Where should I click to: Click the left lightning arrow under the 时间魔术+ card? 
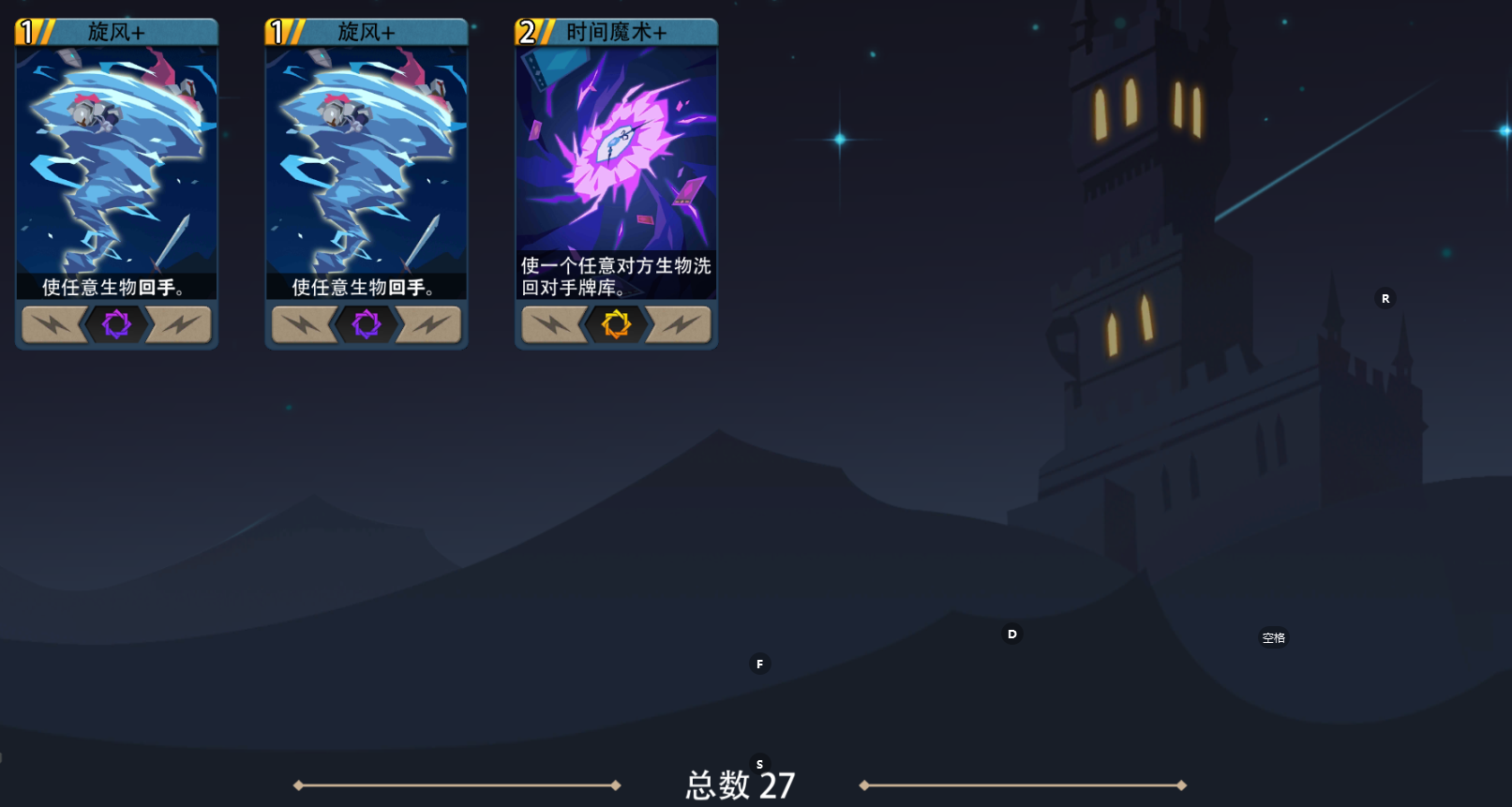coord(553,324)
